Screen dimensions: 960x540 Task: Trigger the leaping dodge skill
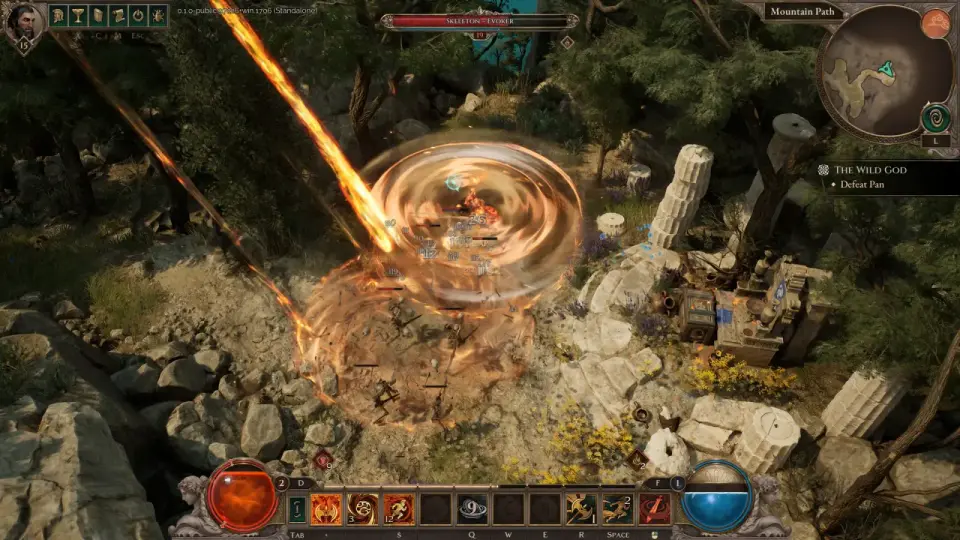coord(616,509)
